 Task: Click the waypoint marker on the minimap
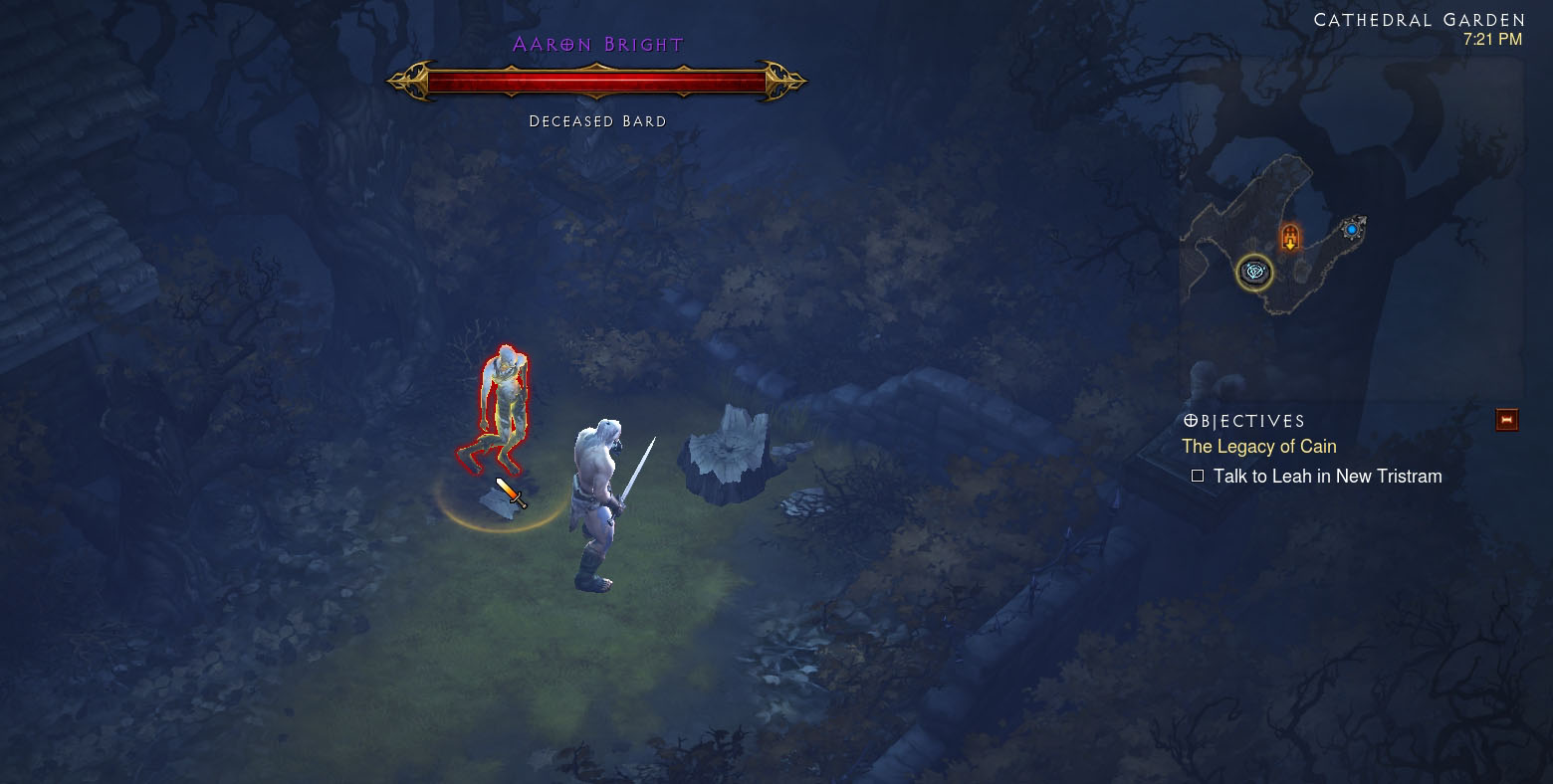pos(1254,271)
